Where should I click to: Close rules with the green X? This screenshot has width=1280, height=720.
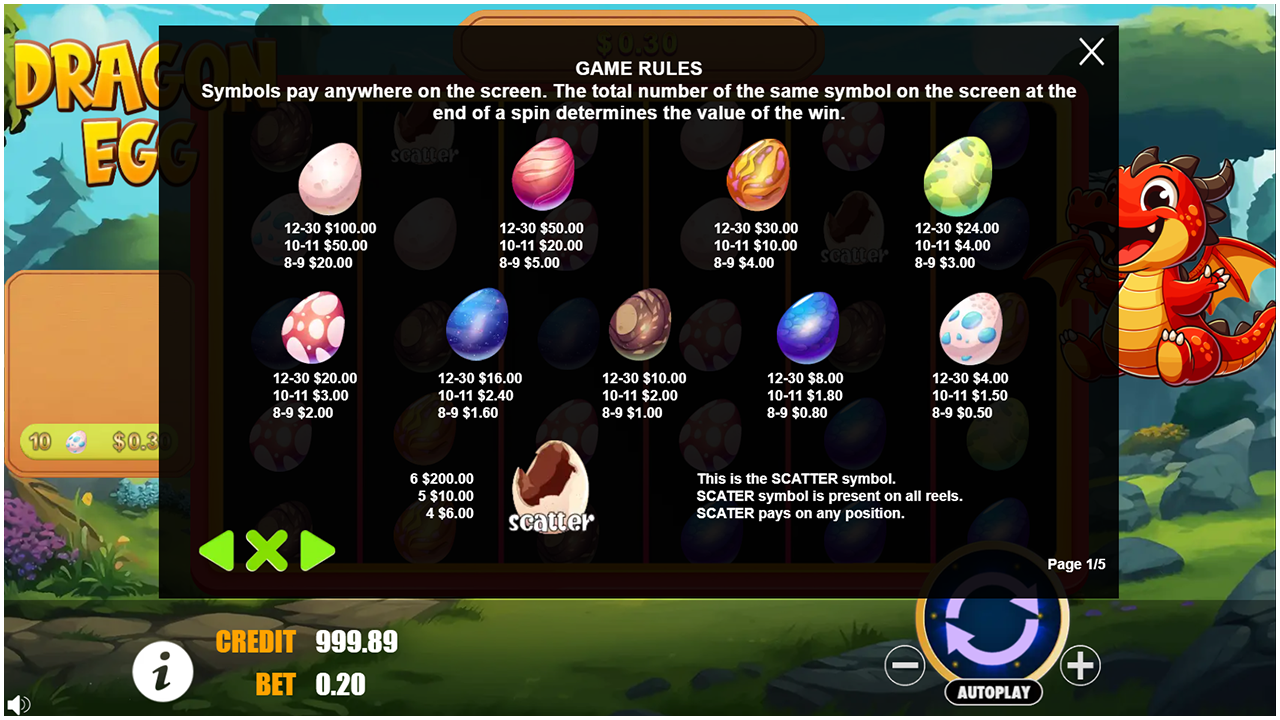pos(267,551)
